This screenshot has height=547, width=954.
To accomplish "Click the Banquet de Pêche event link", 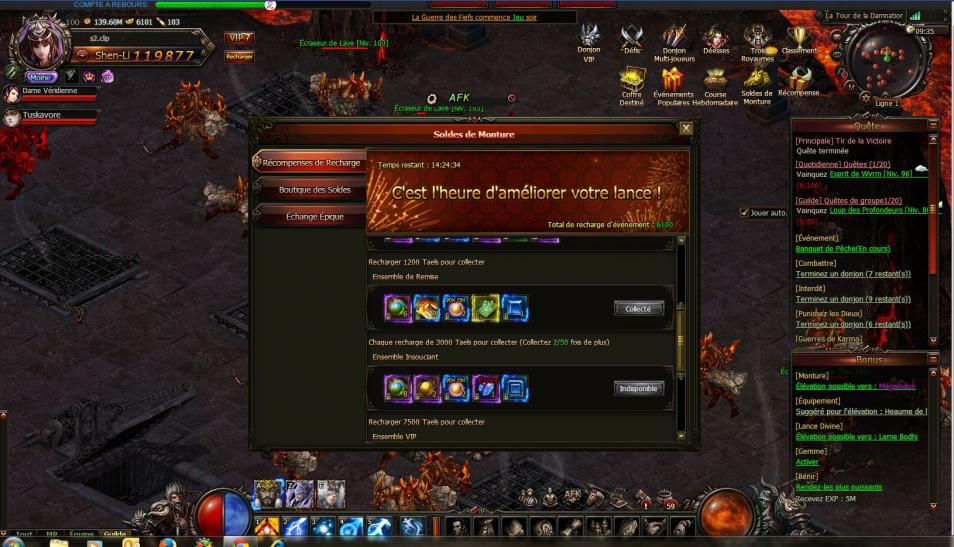I will [x=842, y=249].
